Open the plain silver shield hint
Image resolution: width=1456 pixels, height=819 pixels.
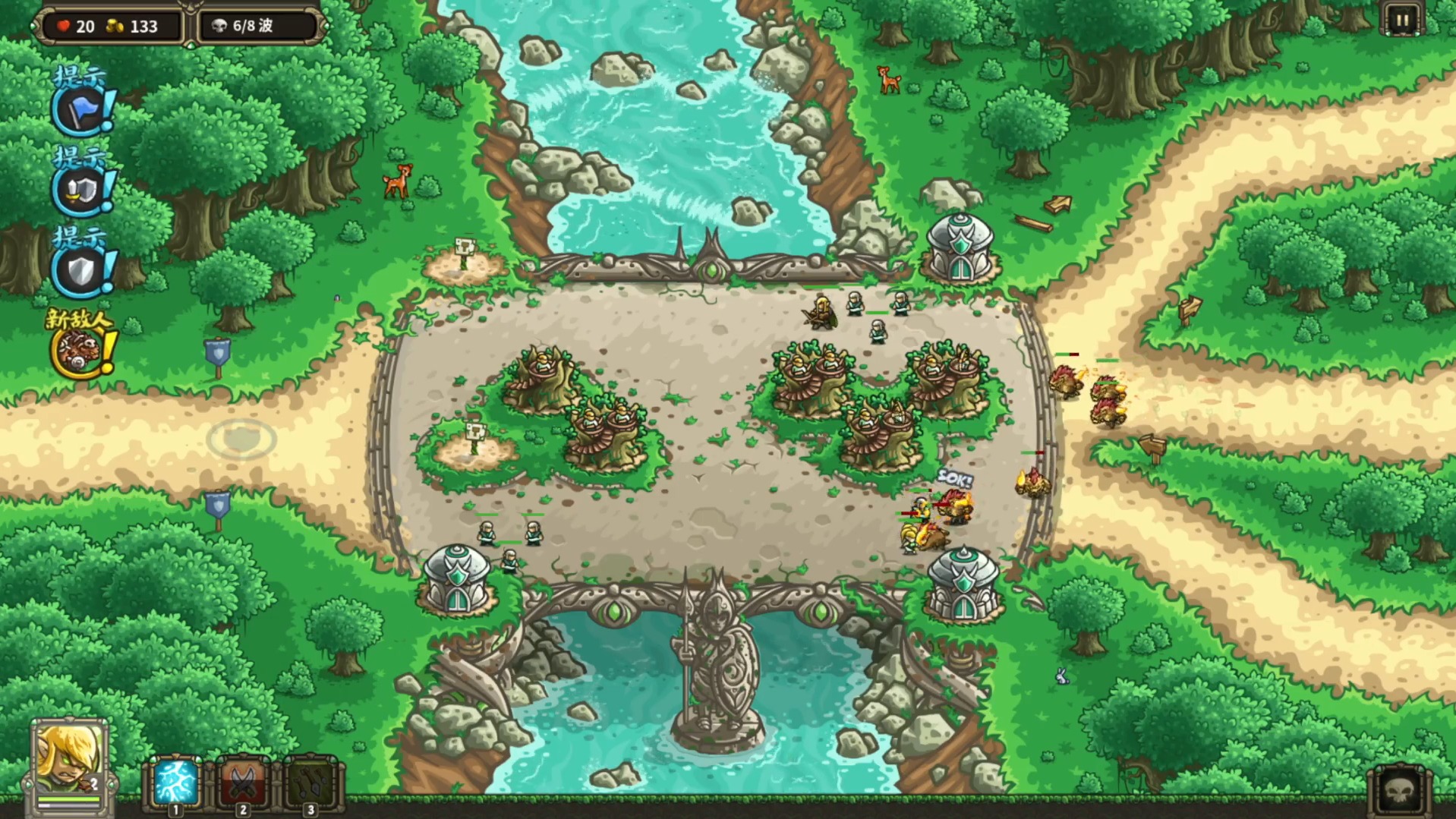[x=82, y=270]
